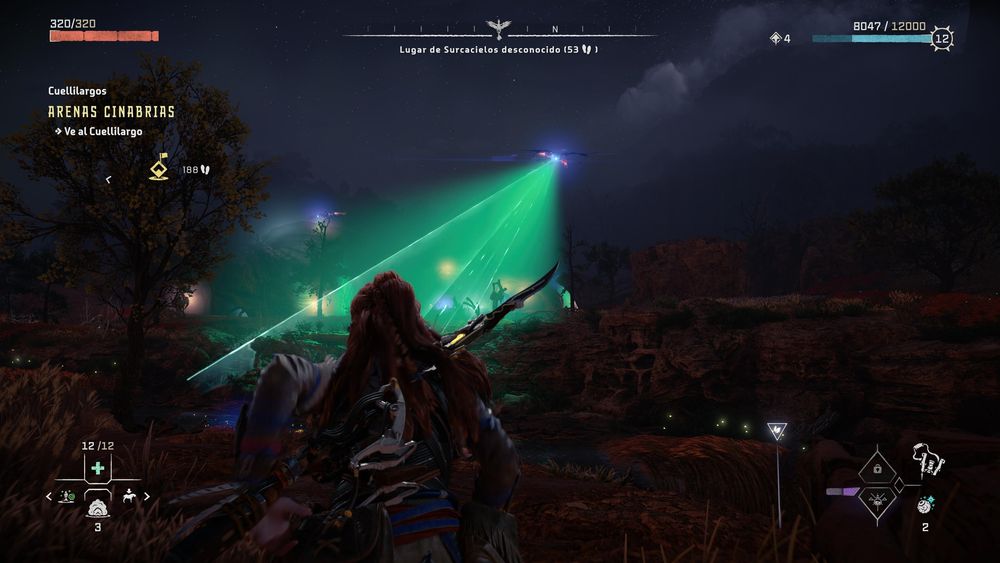Image resolution: width=1000 pixels, height=563 pixels.
Task: Select the green medicinal berries pouch
Action: tap(97, 468)
